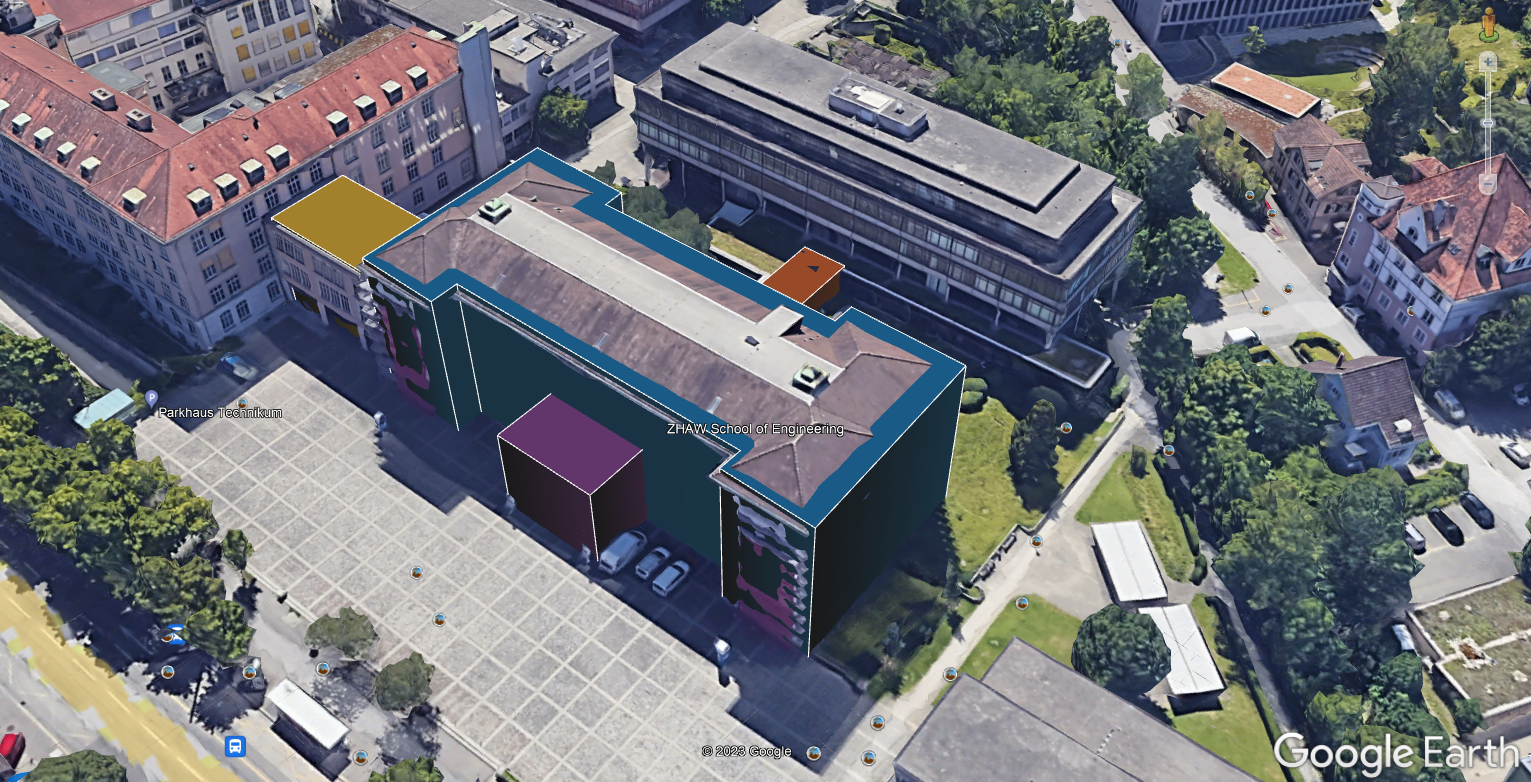Click a photo sphere marker on the paved plaza

(415, 574)
